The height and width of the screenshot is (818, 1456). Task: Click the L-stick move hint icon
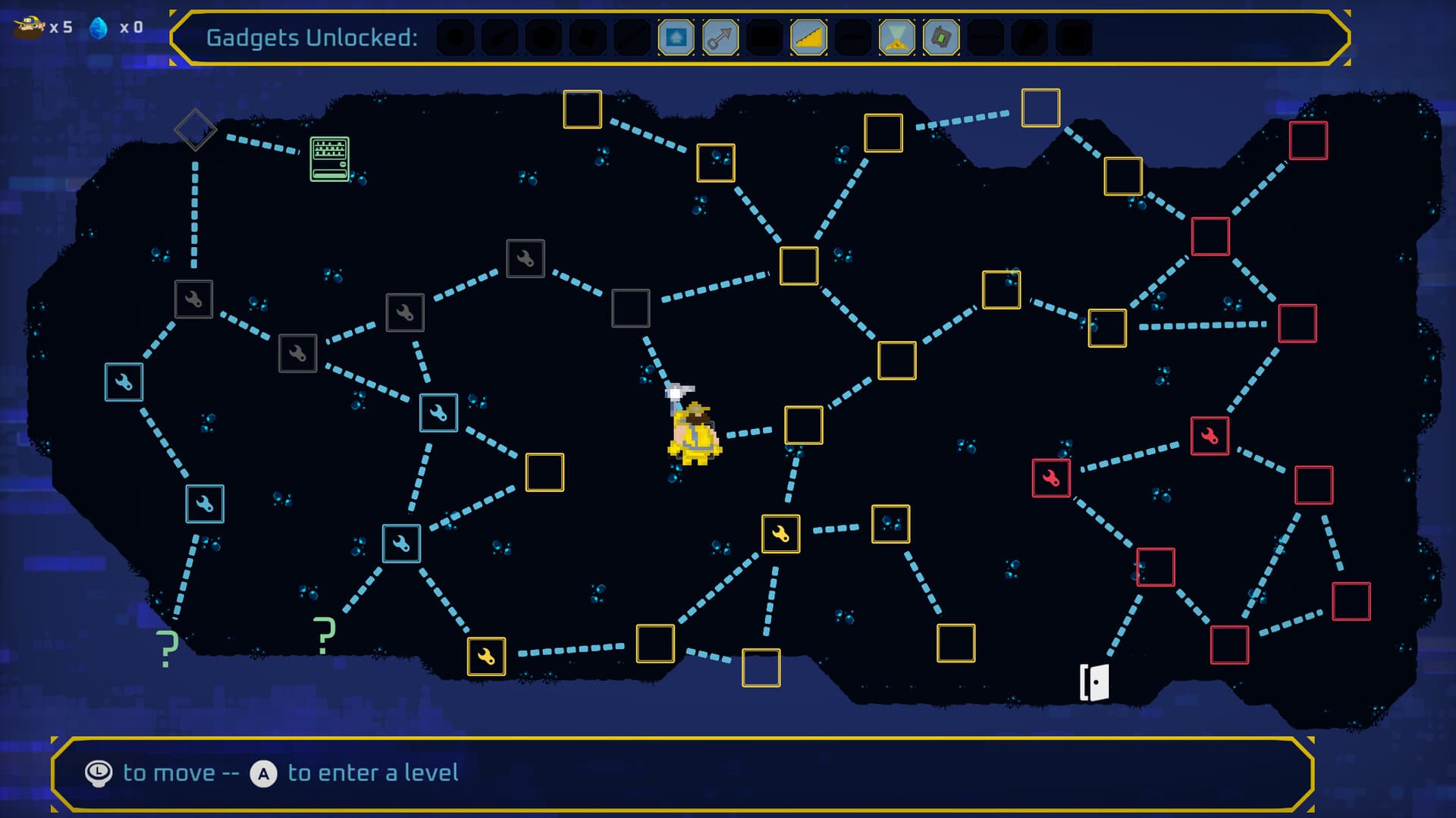point(97,773)
